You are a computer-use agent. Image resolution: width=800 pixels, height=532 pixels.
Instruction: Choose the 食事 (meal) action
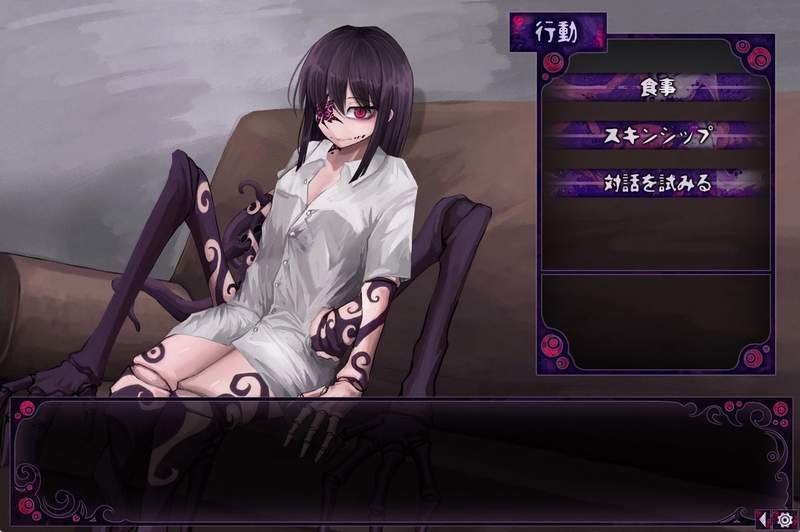(x=656, y=88)
